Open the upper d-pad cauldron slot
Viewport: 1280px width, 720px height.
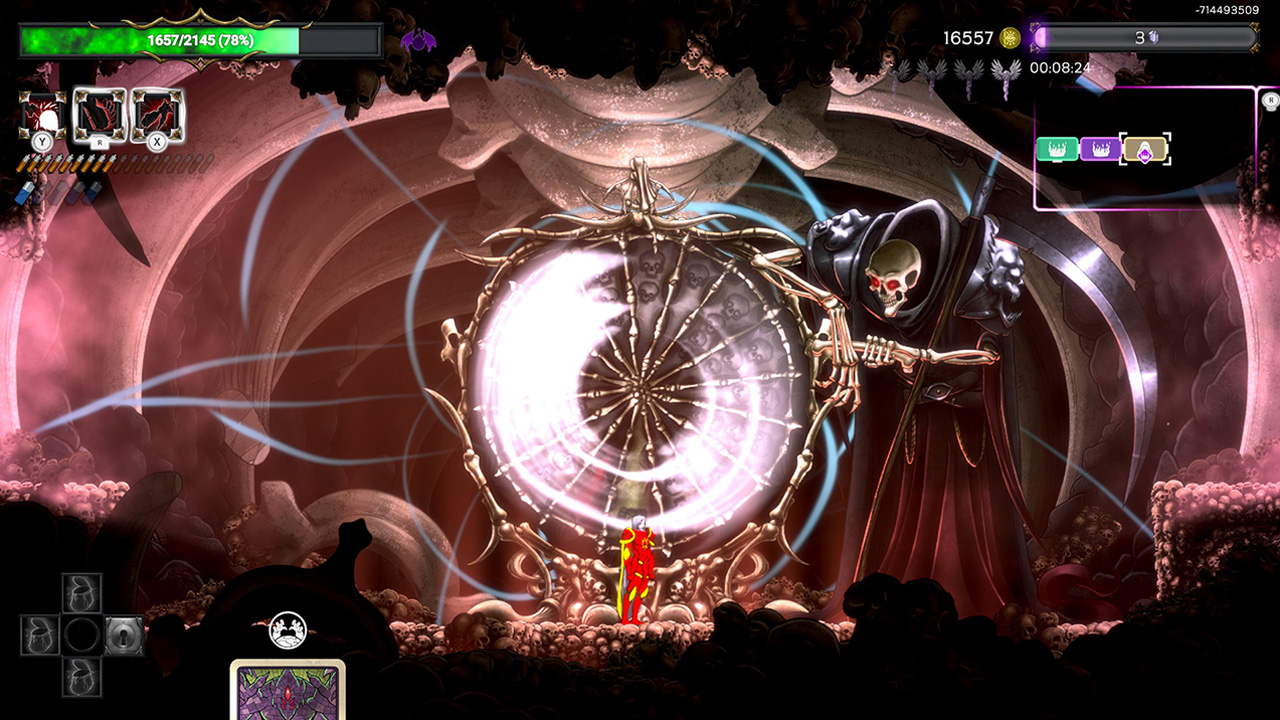point(82,593)
